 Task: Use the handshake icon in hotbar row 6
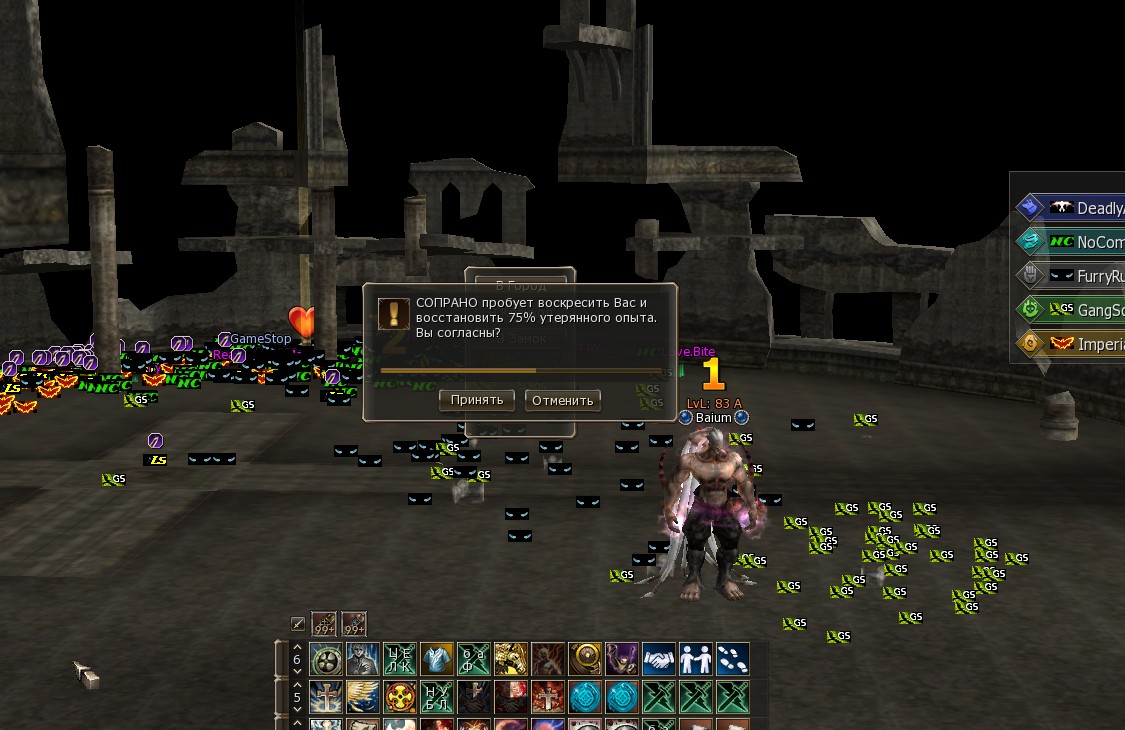[x=659, y=659]
